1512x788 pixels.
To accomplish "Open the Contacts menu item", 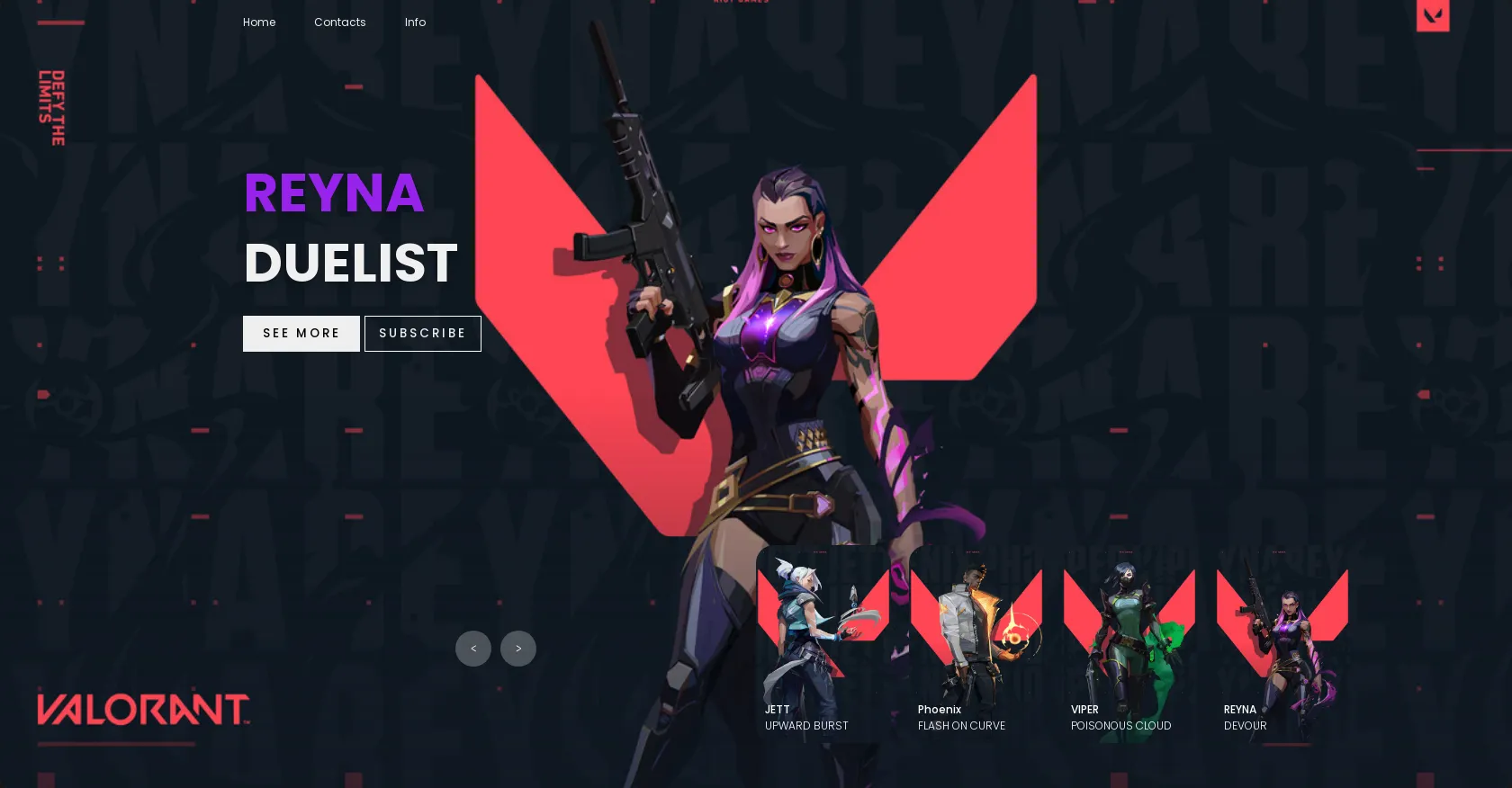I will click(x=339, y=22).
